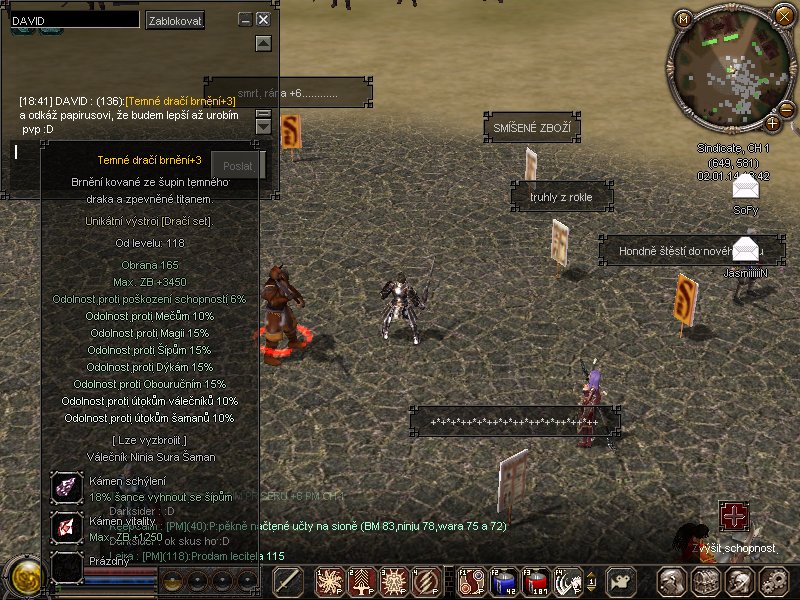Open the whisper envelope from JasmiiiiiN

click(x=746, y=250)
